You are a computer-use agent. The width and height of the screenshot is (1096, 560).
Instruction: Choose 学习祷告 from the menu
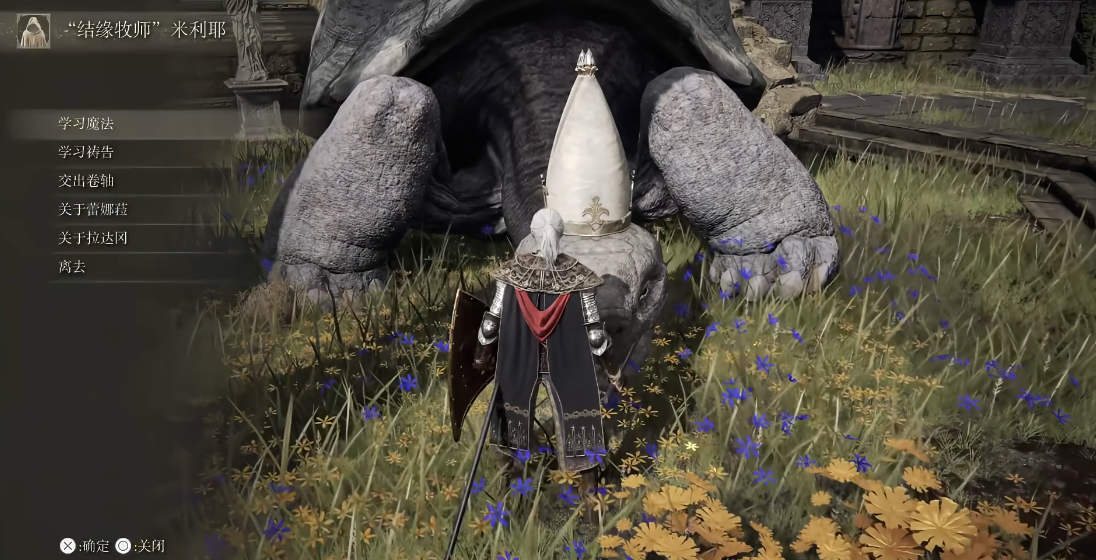pyautogui.click(x=86, y=152)
